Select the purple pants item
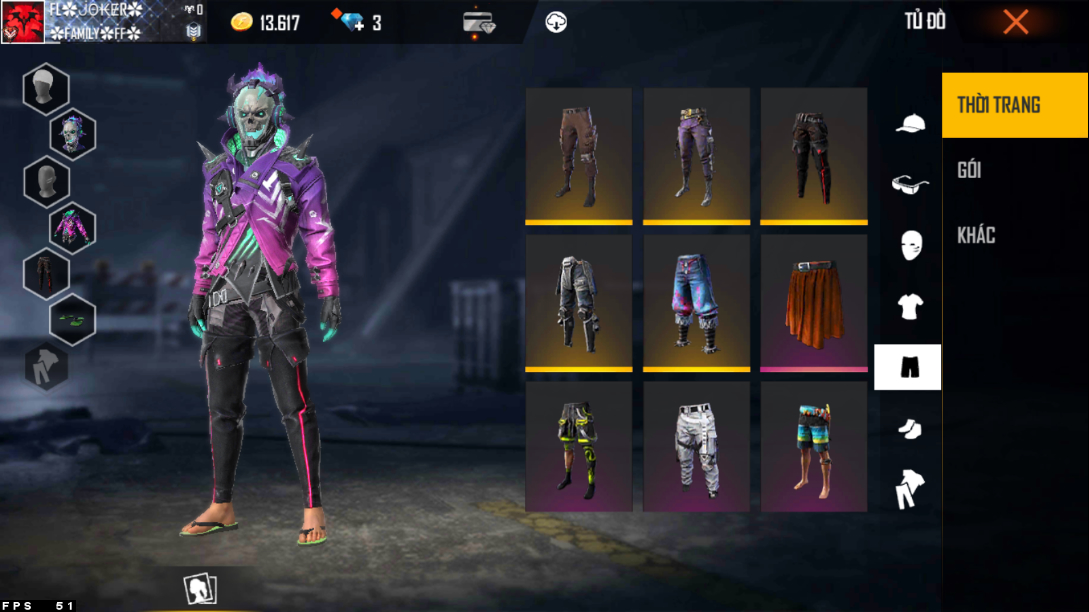 point(696,155)
